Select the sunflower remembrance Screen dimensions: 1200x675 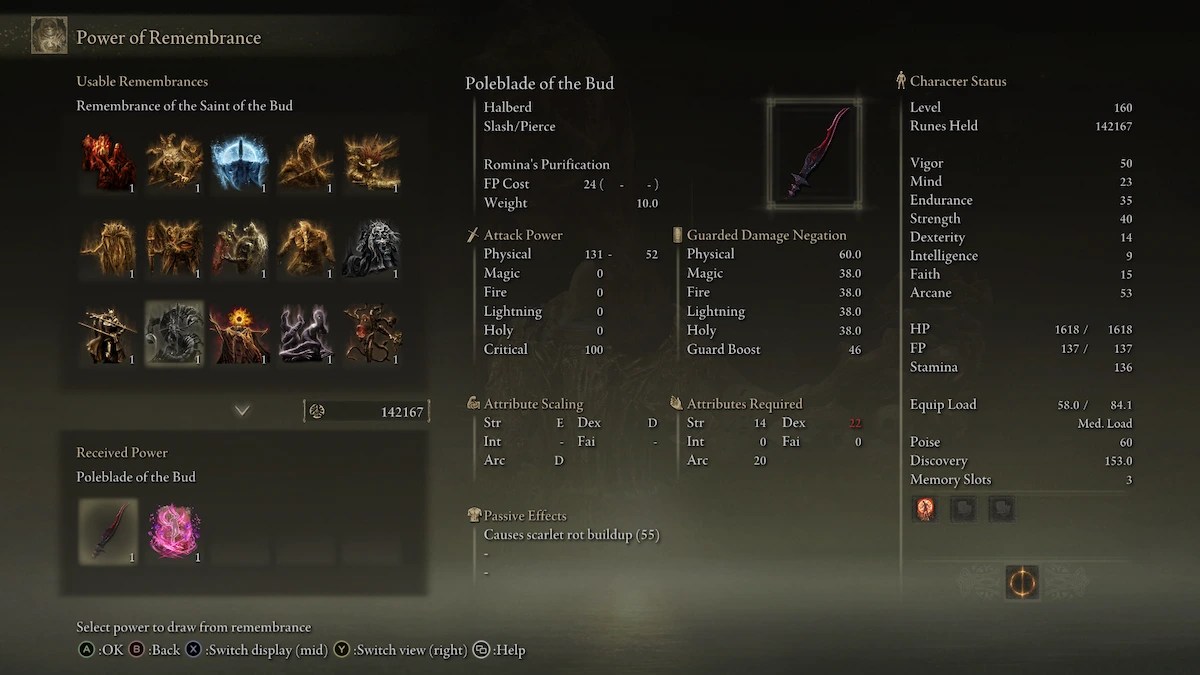point(240,334)
